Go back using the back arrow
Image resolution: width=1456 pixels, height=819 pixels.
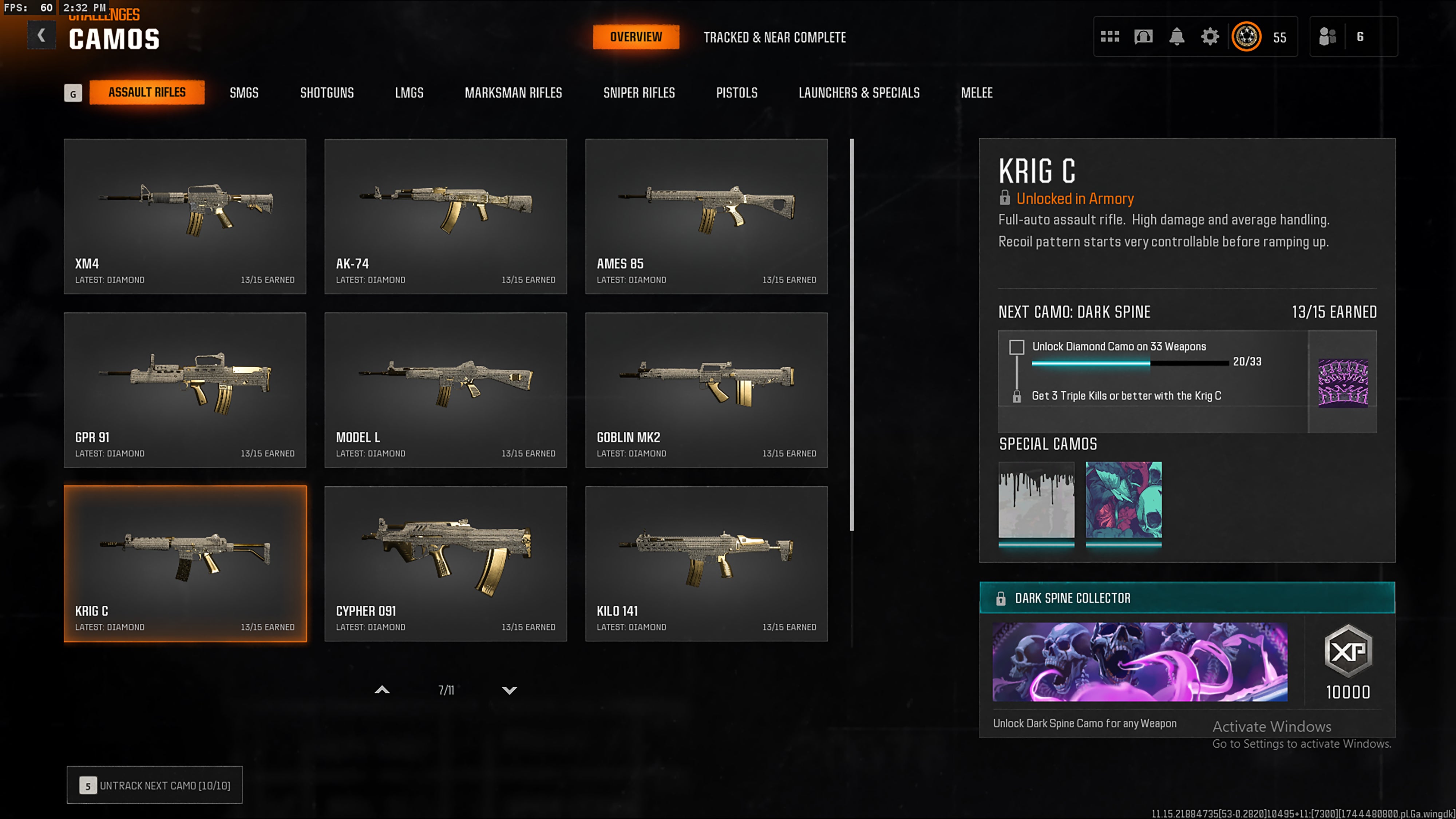41,36
